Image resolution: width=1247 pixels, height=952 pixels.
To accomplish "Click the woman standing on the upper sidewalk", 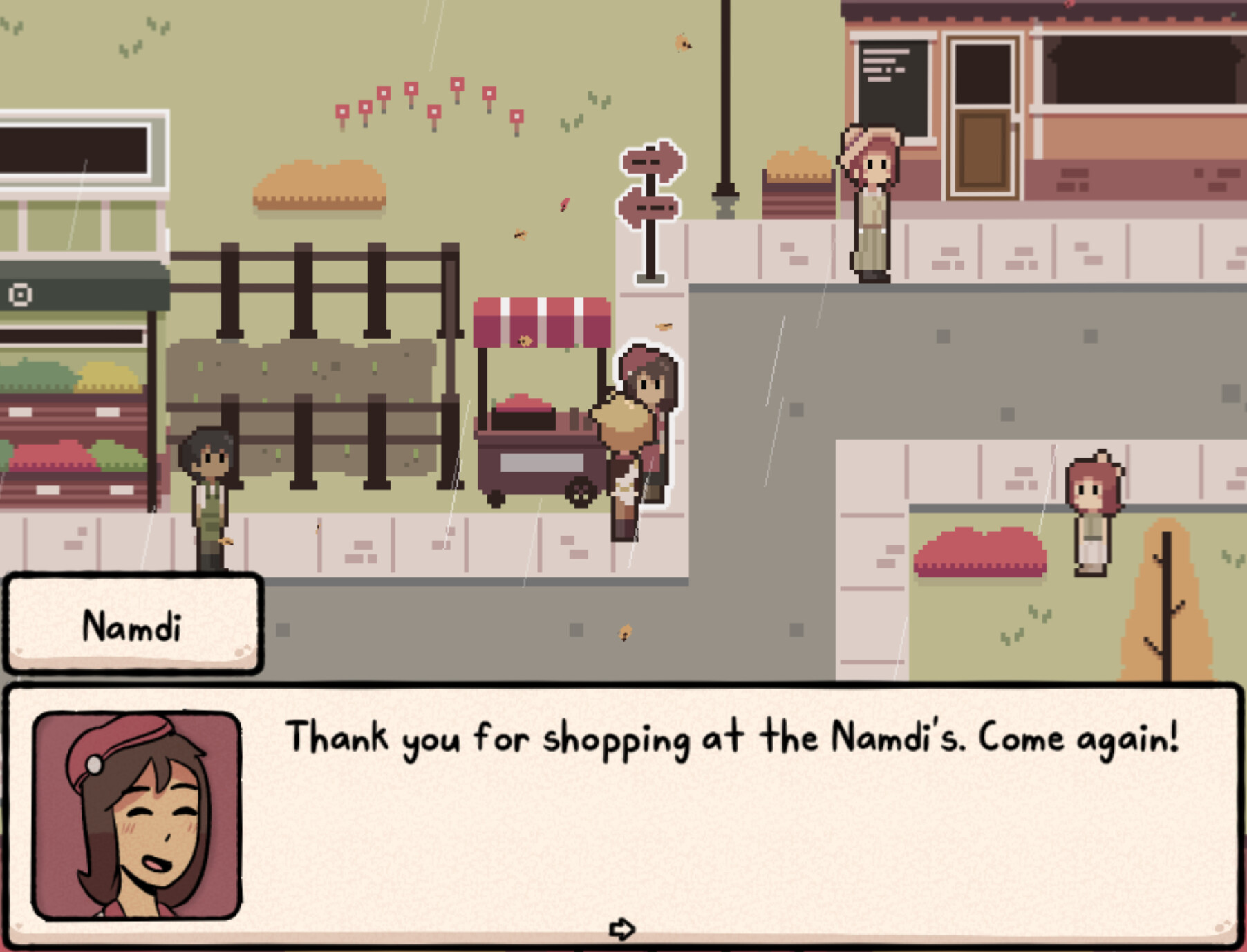I will [x=870, y=207].
